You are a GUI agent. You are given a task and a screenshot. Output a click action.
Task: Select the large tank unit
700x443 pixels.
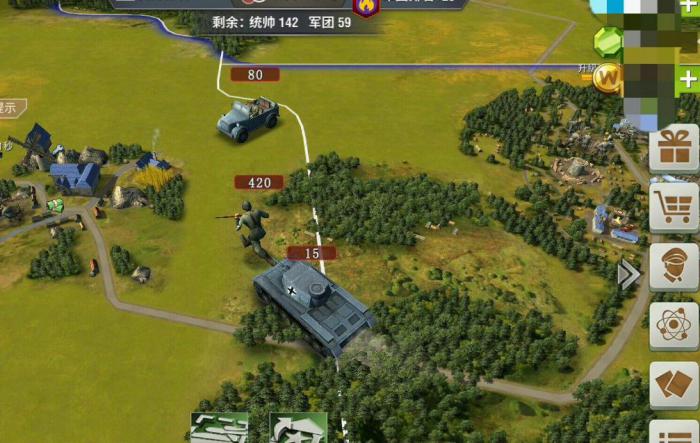click(312, 305)
